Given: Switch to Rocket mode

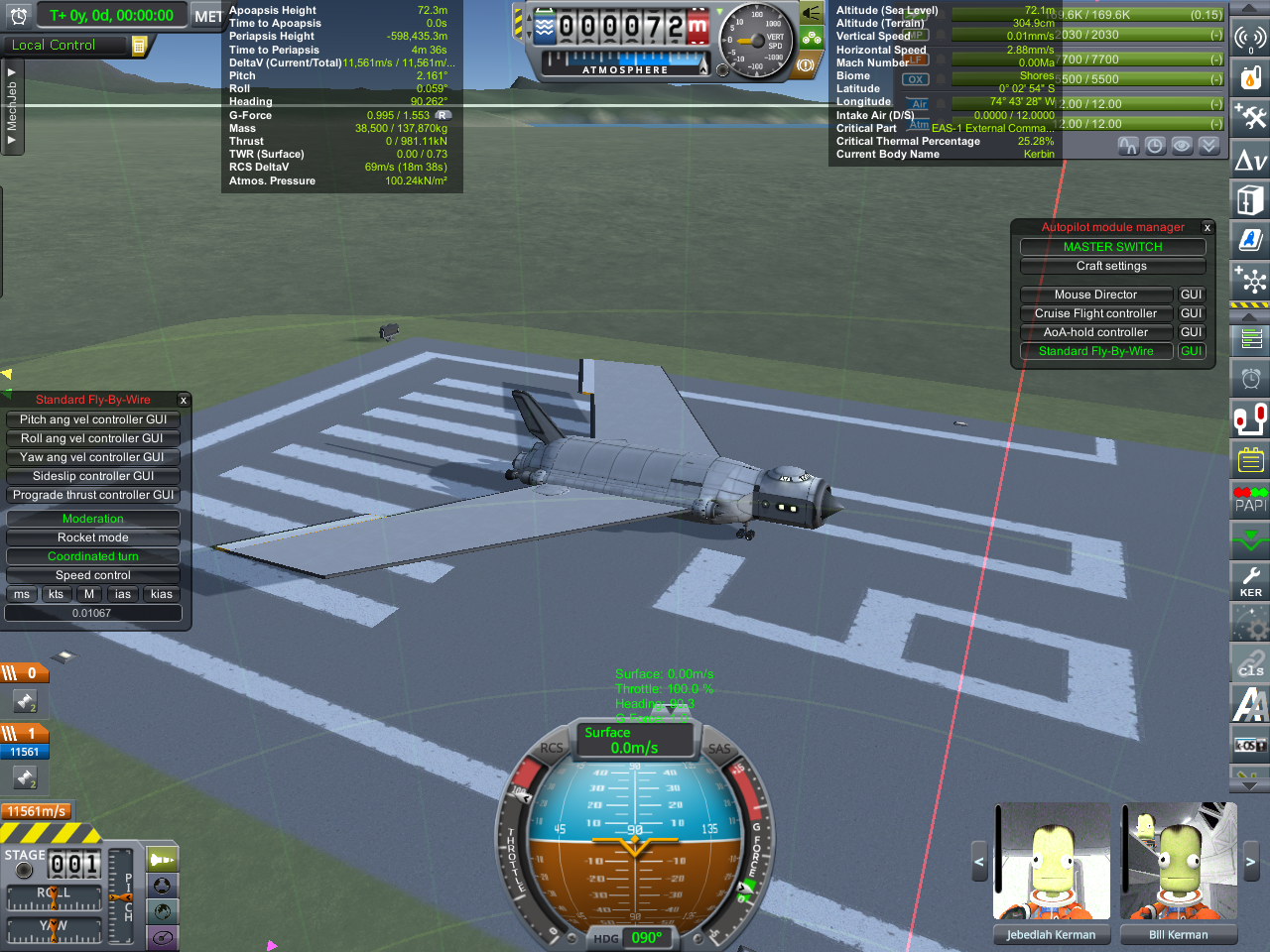Looking at the screenshot, I should pos(93,537).
